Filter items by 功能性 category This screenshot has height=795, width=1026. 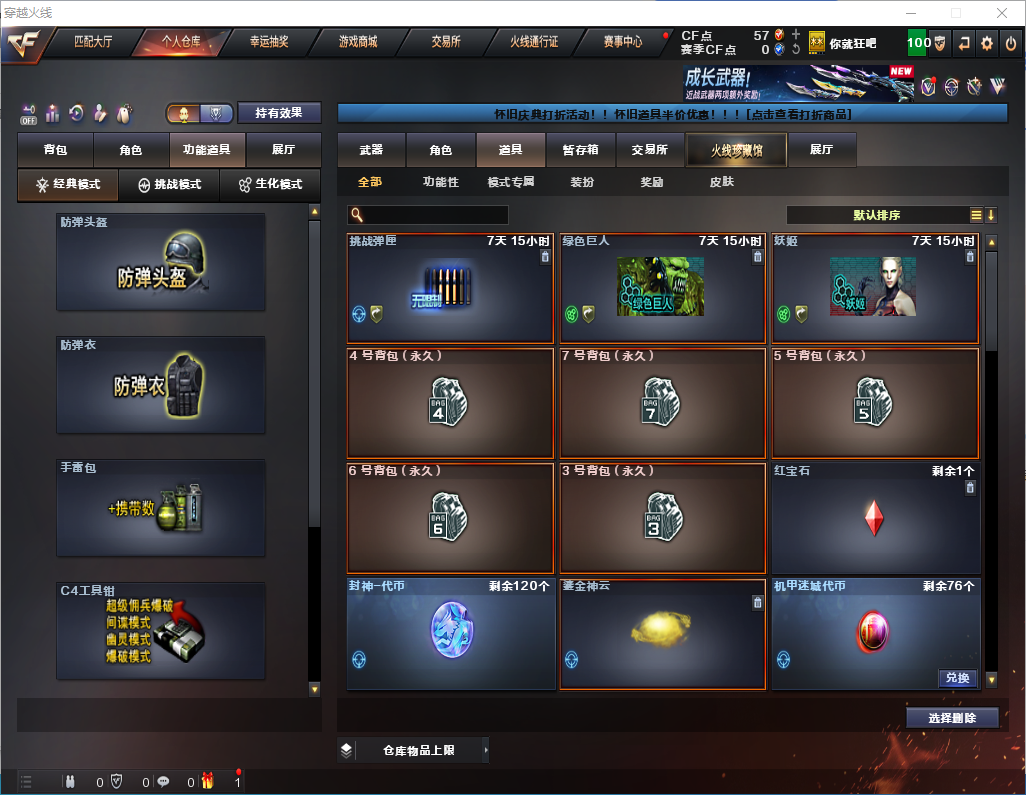pos(440,182)
